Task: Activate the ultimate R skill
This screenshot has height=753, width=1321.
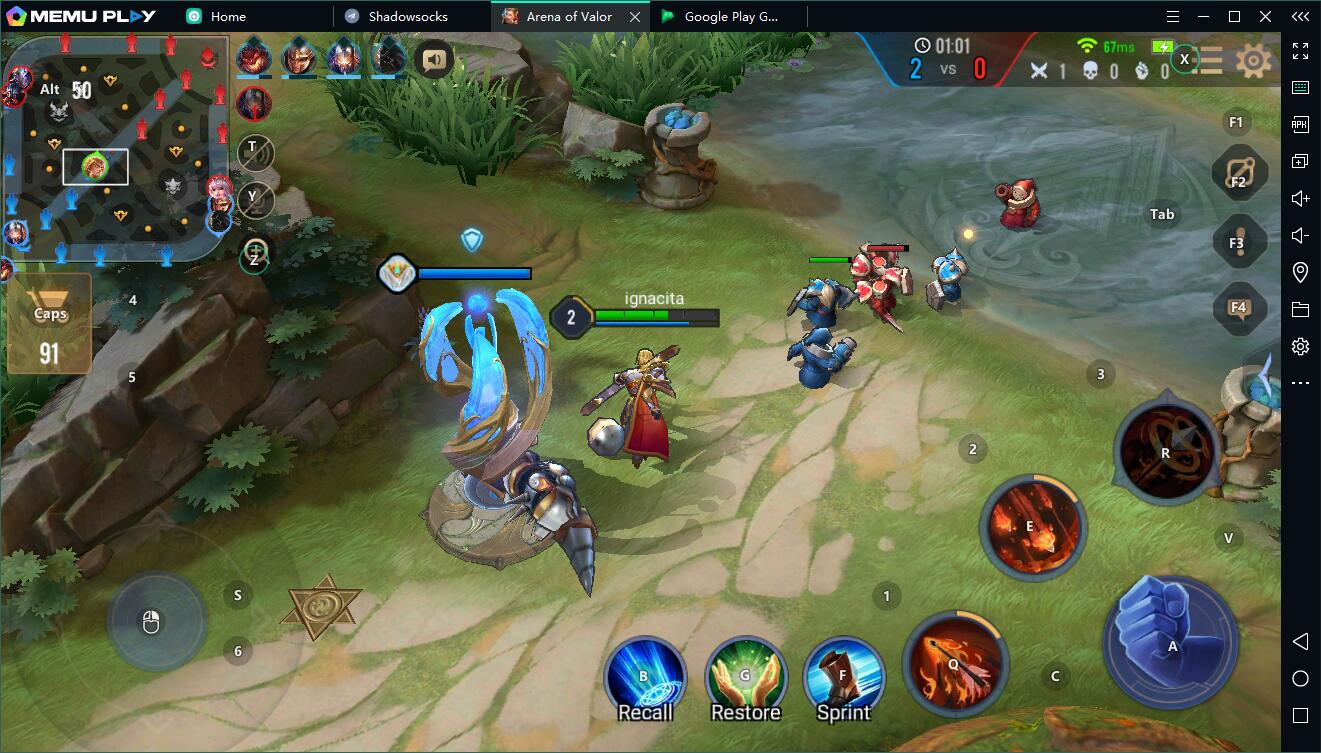Action: coord(1165,452)
